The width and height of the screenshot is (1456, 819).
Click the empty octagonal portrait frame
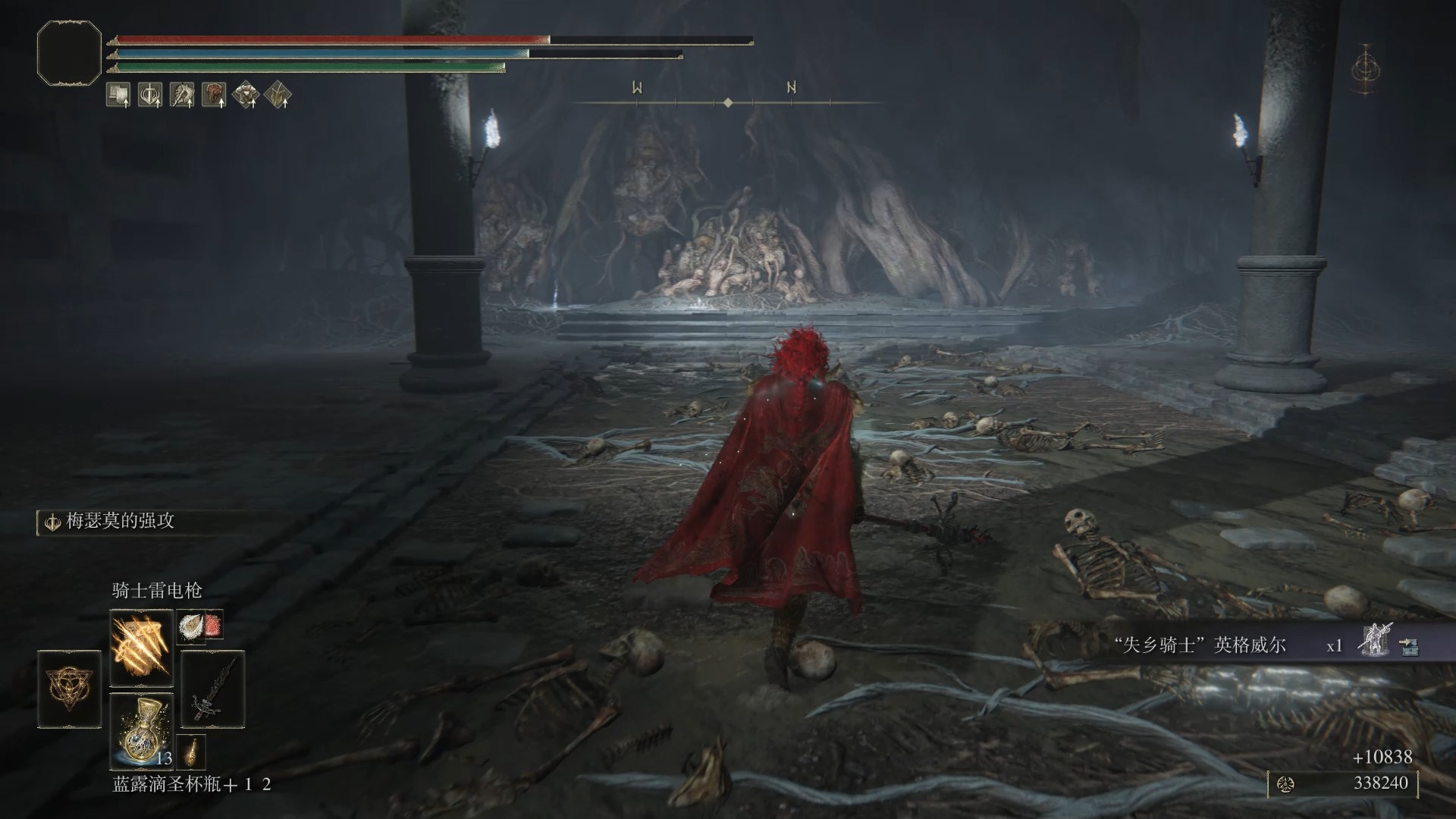tap(69, 53)
